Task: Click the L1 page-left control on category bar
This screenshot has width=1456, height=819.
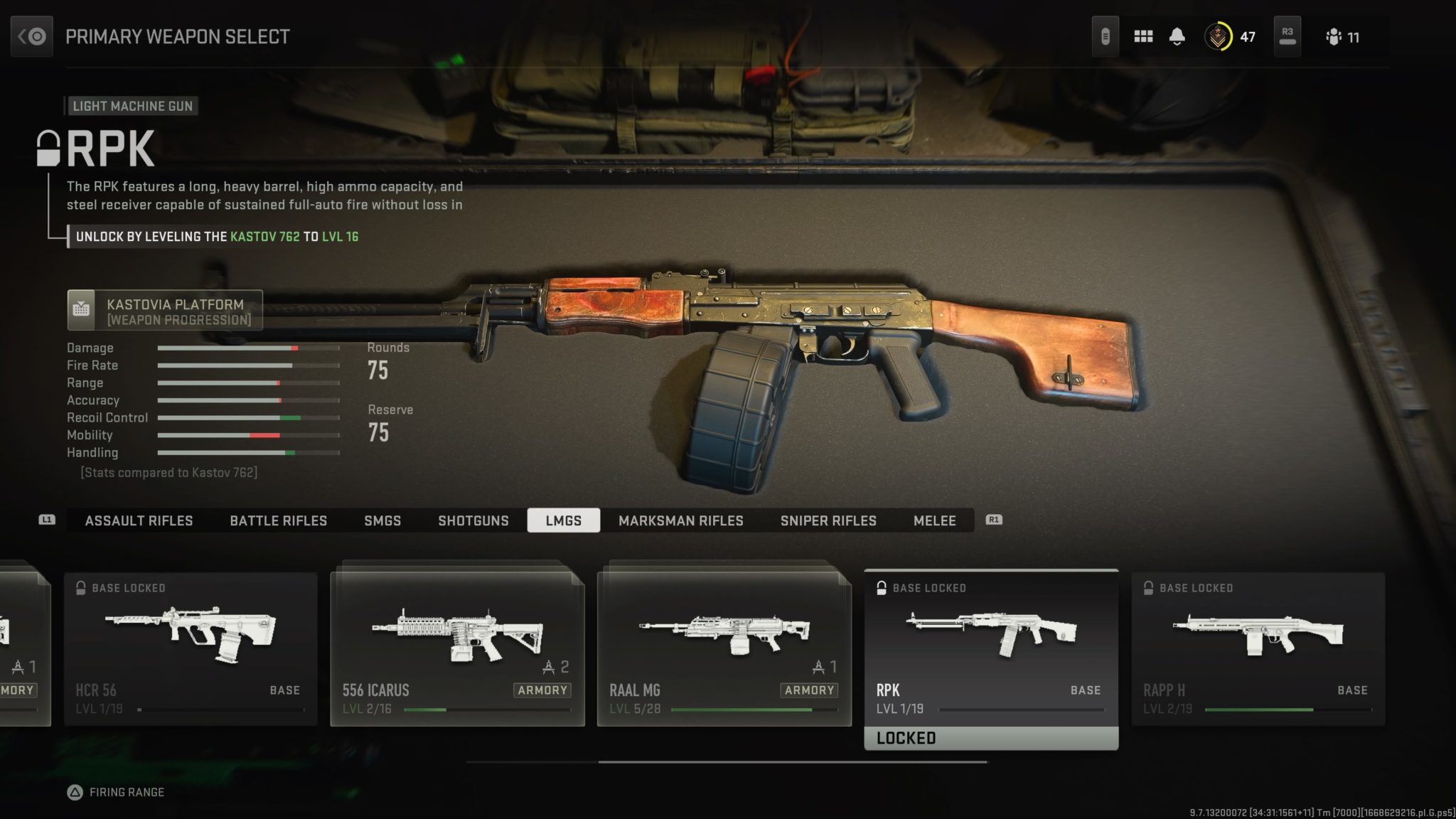Action: pos(47,520)
